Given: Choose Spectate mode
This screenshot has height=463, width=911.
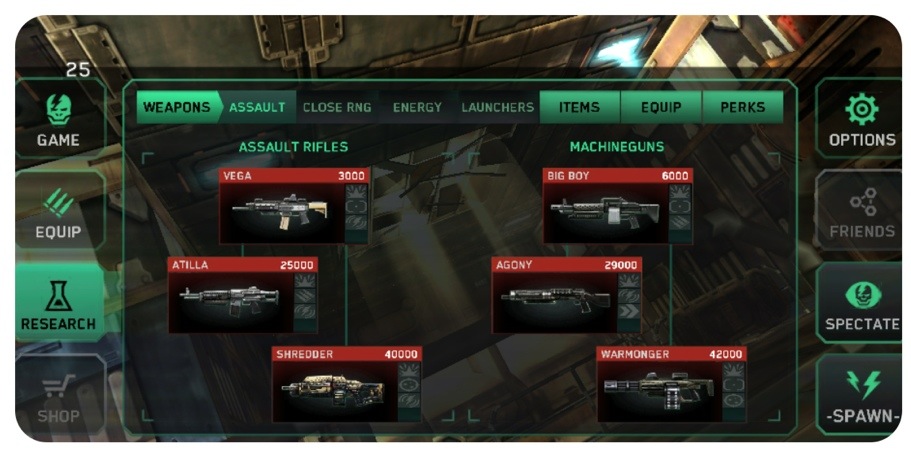Looking at the screenshot, I should (861, 305).
